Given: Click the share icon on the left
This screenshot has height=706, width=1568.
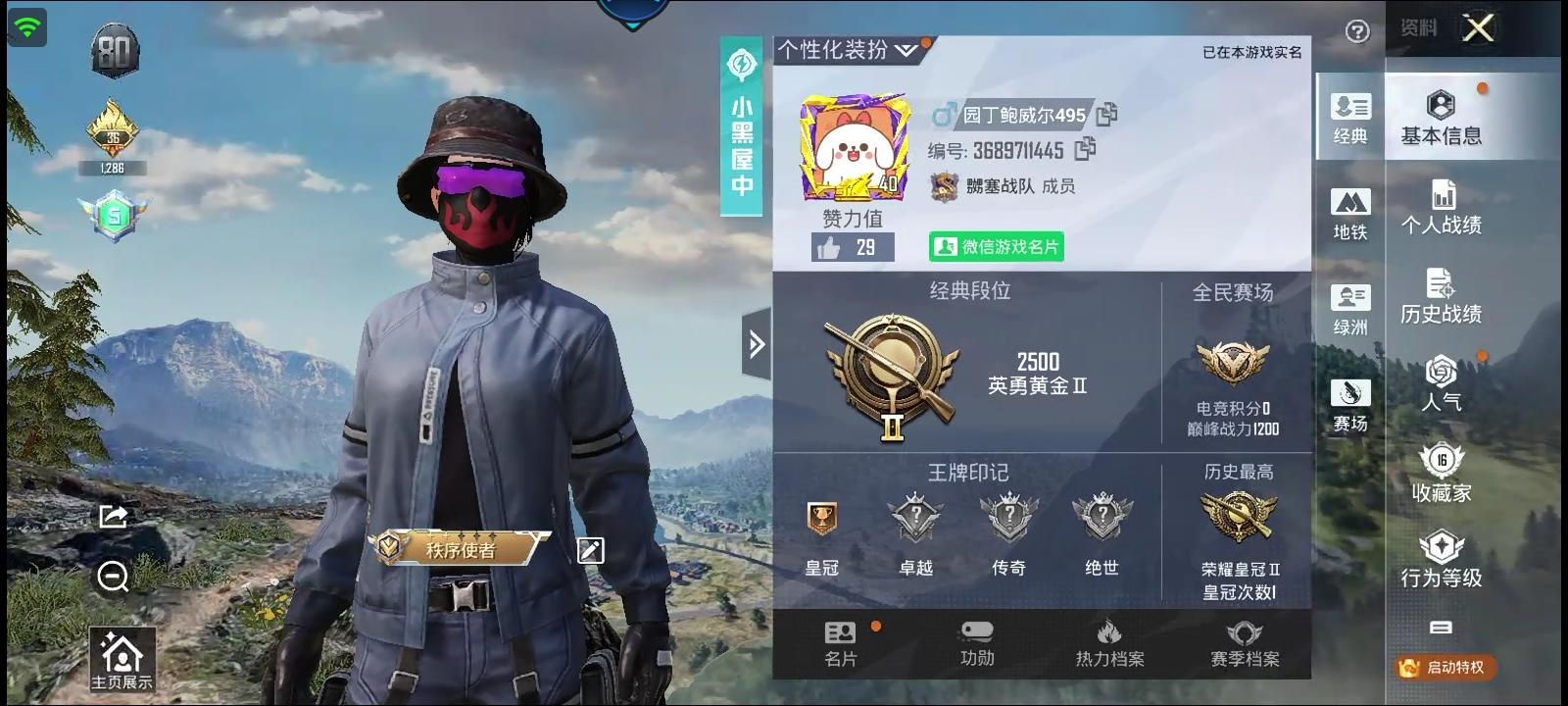Looking at the screenshot, I should (113, 515).
